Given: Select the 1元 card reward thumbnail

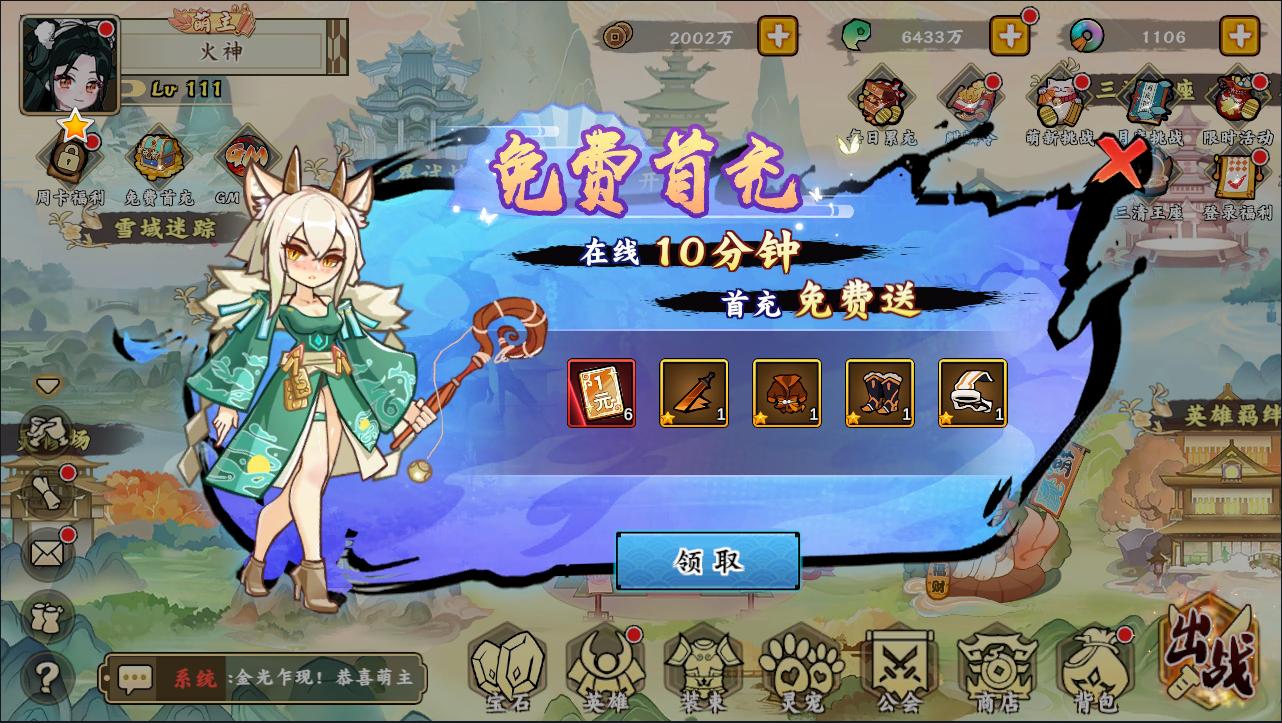Looking at the screenshot, I should tap(601, 392).
